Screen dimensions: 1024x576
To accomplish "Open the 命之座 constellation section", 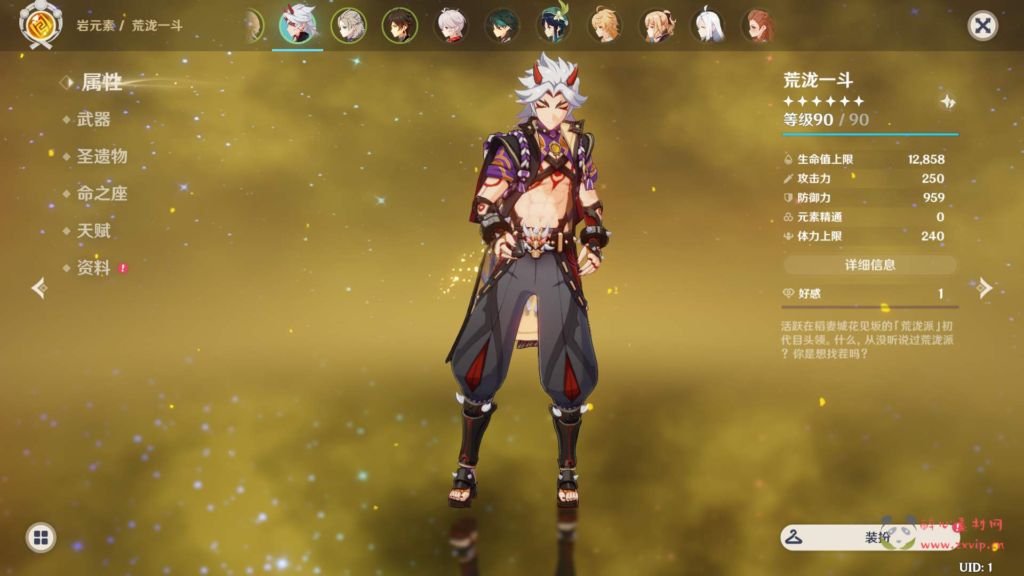I will 101,194.
